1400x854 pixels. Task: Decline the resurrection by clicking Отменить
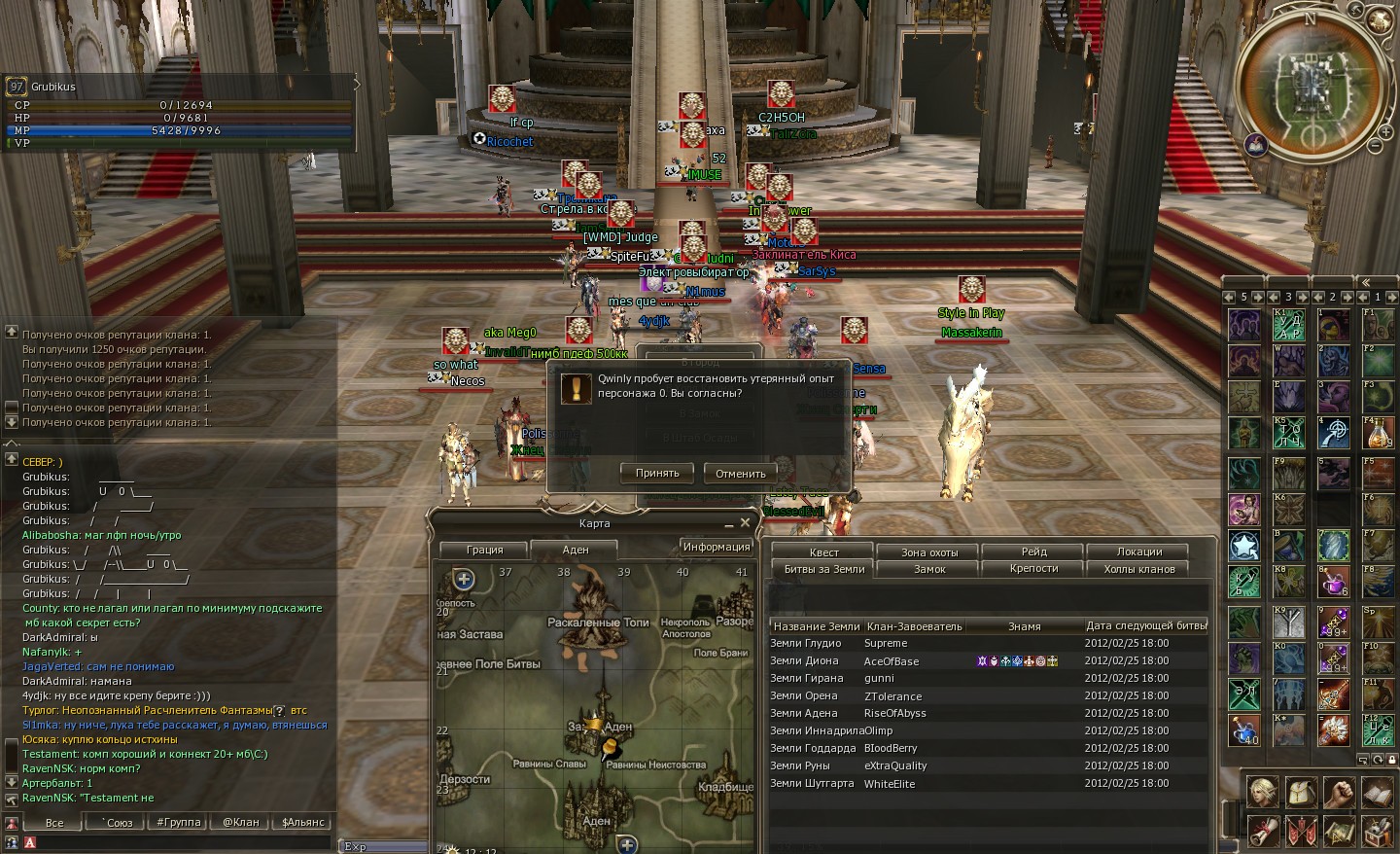tap(740, 474)
